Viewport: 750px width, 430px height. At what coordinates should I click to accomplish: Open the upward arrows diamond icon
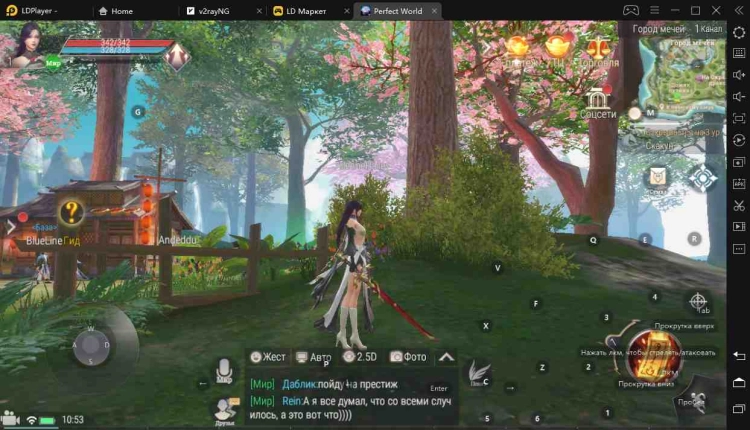point(177,54)
